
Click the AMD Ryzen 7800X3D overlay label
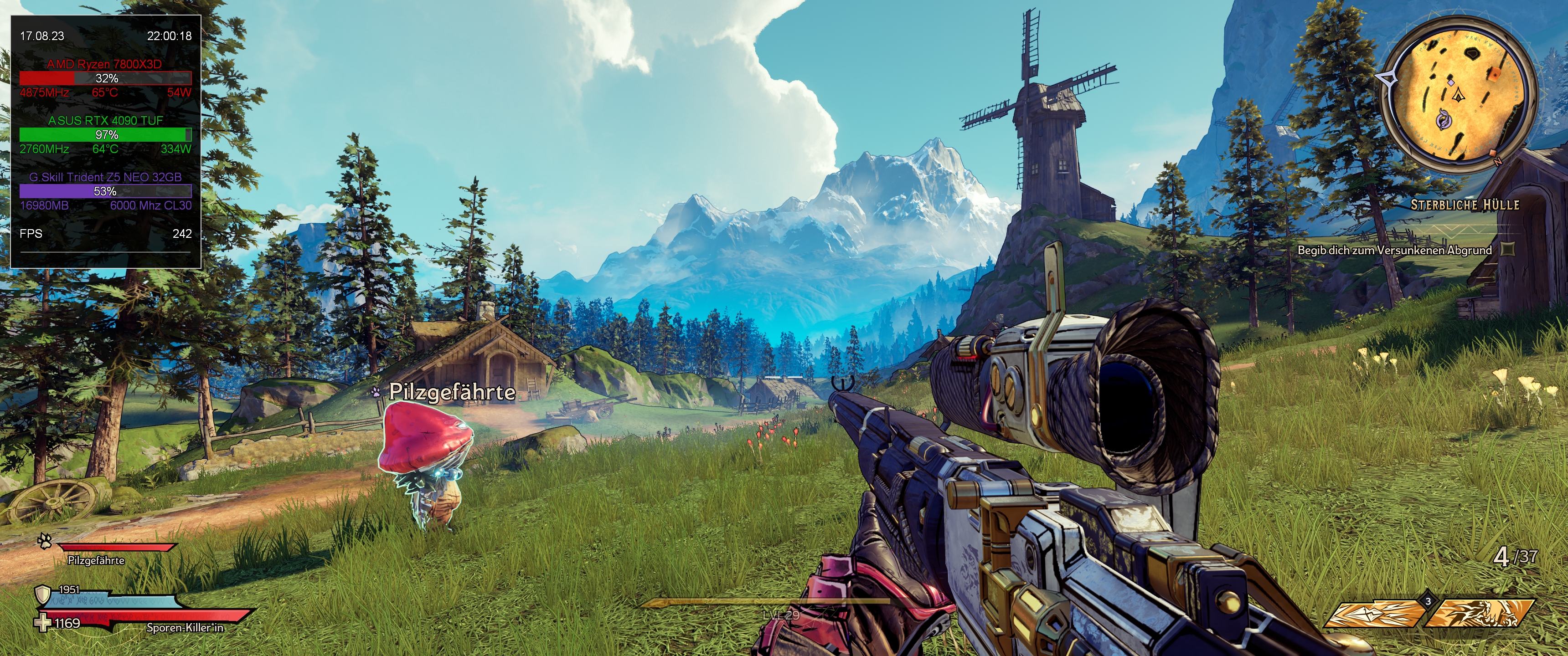pyautogui.click(x=105, y=64)
